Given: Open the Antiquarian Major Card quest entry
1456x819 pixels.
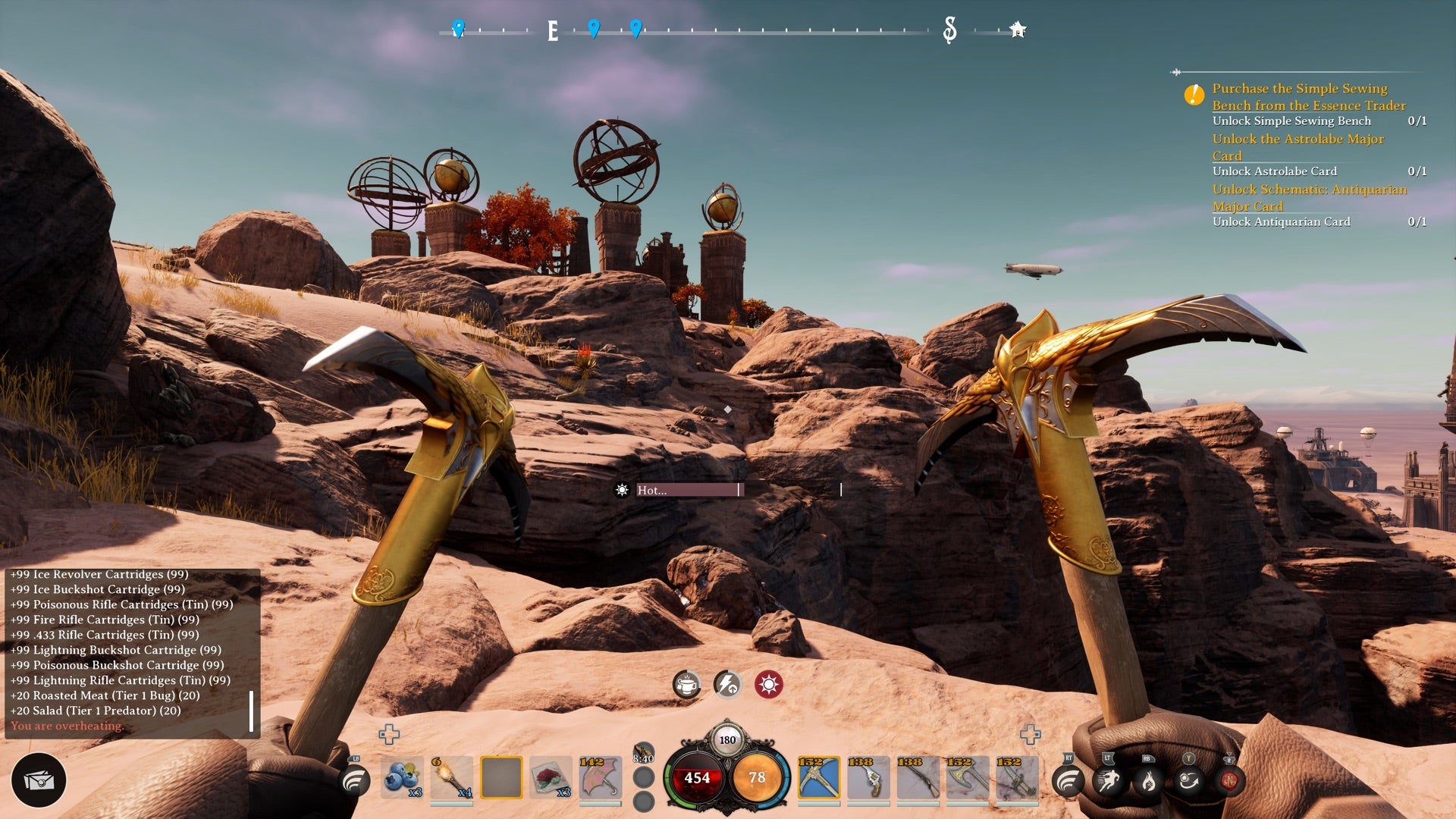Looking at the screenshot, I should (1309, 197).
